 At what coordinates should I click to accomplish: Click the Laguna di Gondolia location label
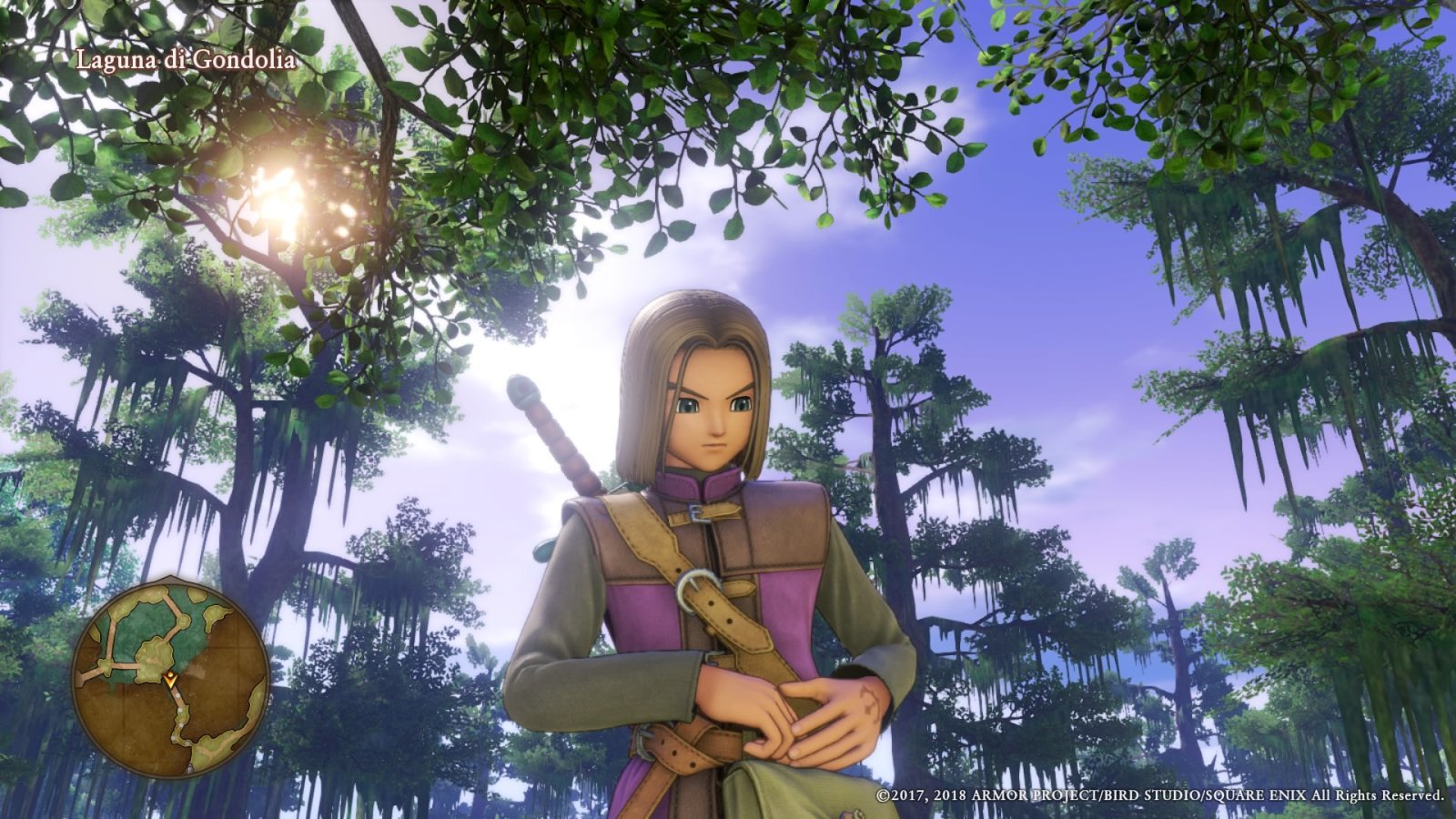[x=185, y=58]
